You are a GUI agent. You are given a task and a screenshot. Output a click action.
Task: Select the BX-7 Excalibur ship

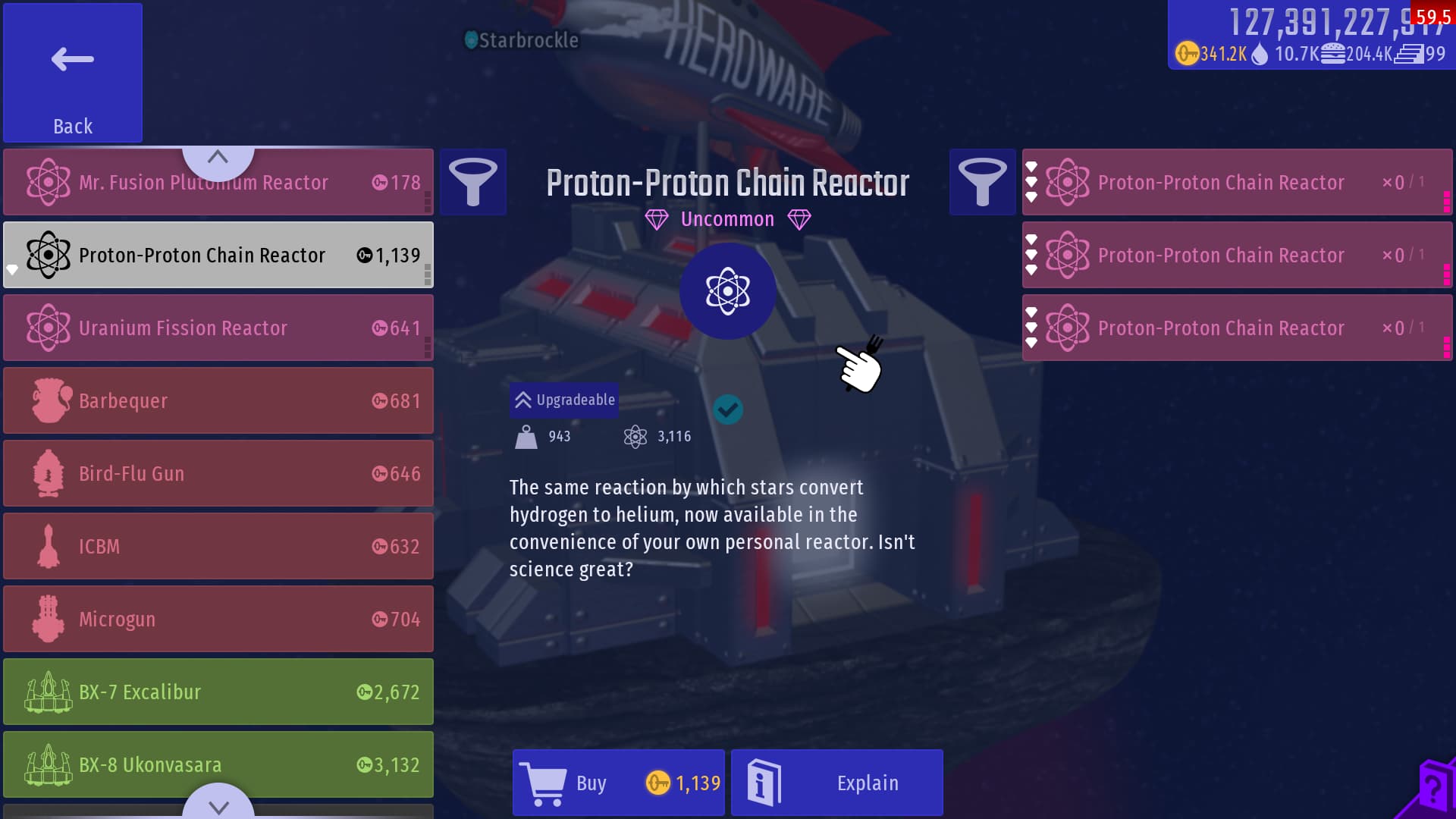point(218,692)
